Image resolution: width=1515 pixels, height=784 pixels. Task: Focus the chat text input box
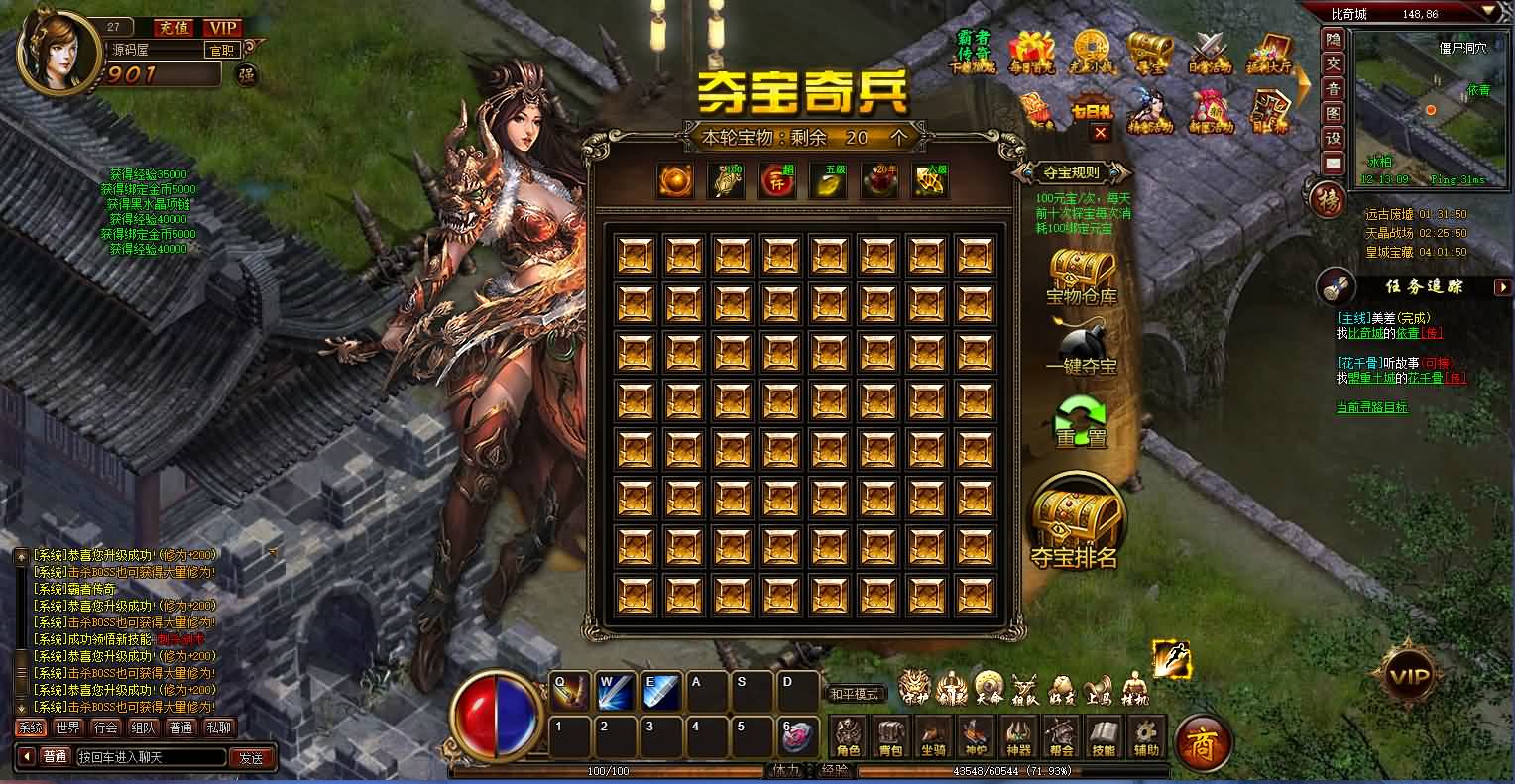point(149,757)
